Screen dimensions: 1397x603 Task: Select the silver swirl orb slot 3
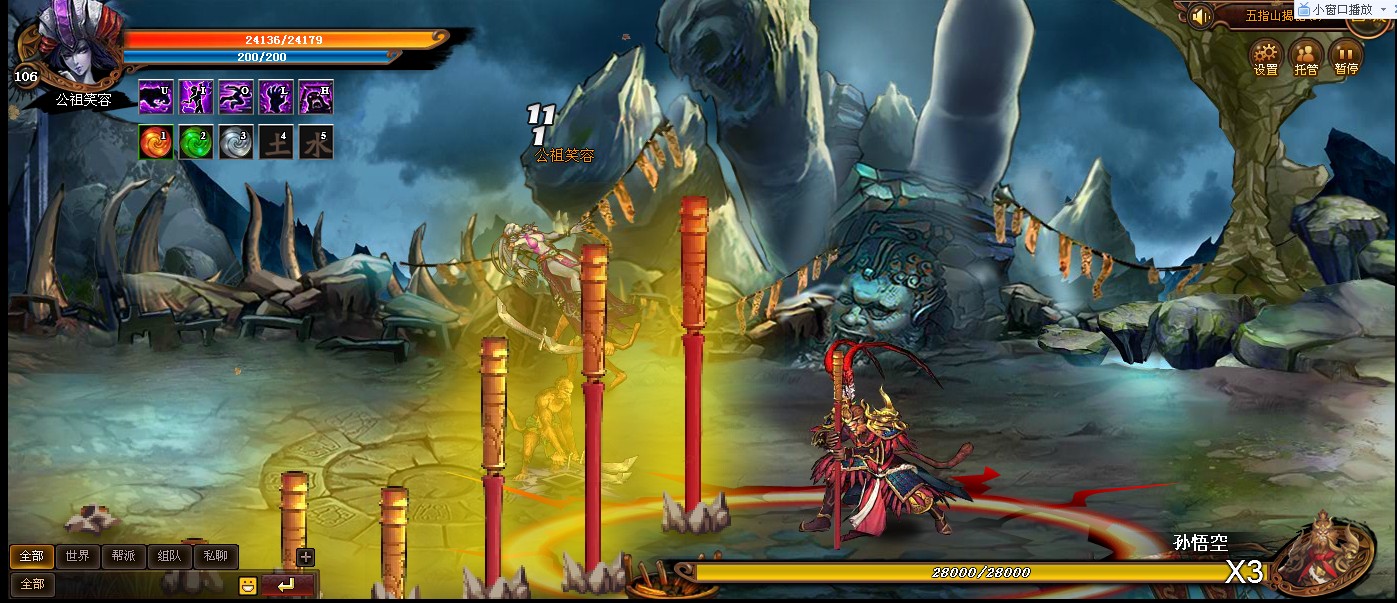tap(236, 142)
